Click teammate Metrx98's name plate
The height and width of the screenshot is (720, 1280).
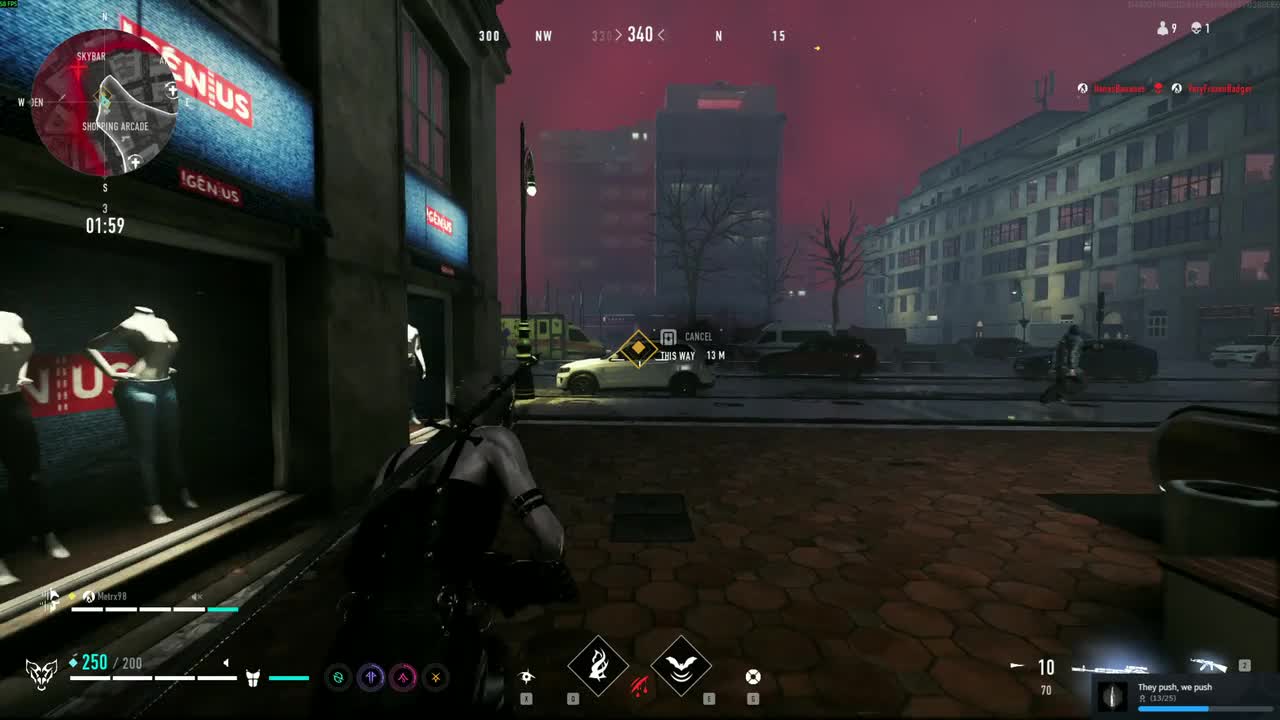(112, 597)
